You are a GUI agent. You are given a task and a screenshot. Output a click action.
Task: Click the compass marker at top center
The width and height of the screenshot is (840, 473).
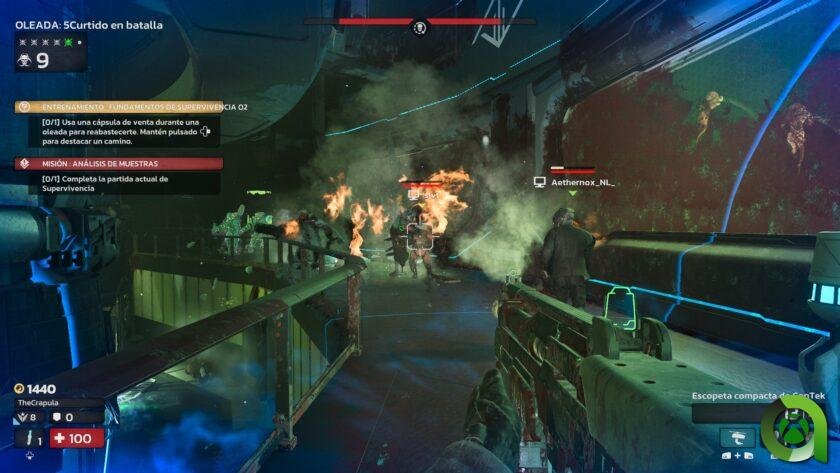pyautogui.click(x=420, y=26)
